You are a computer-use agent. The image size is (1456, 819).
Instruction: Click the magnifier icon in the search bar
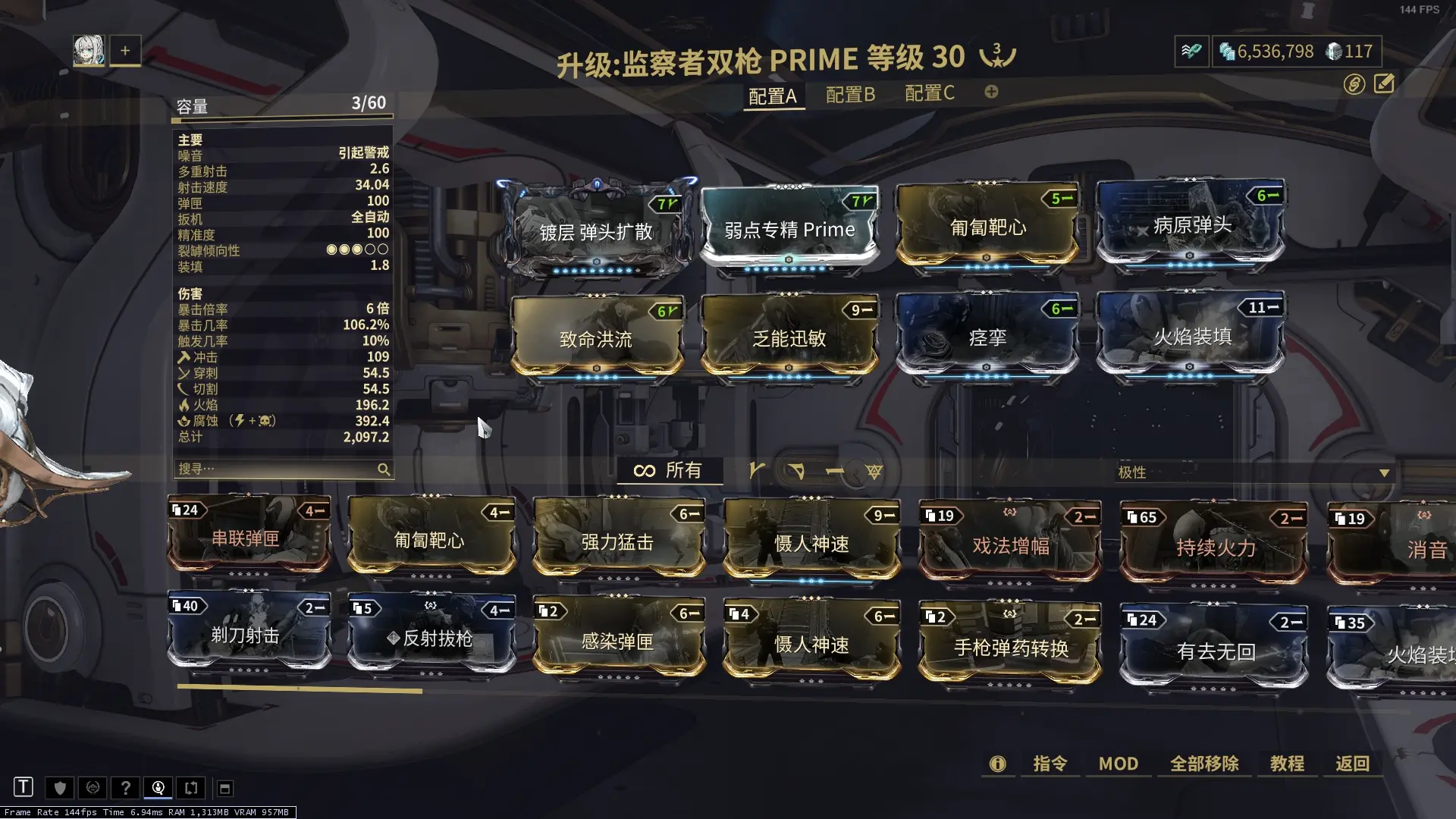click(384, 469)
